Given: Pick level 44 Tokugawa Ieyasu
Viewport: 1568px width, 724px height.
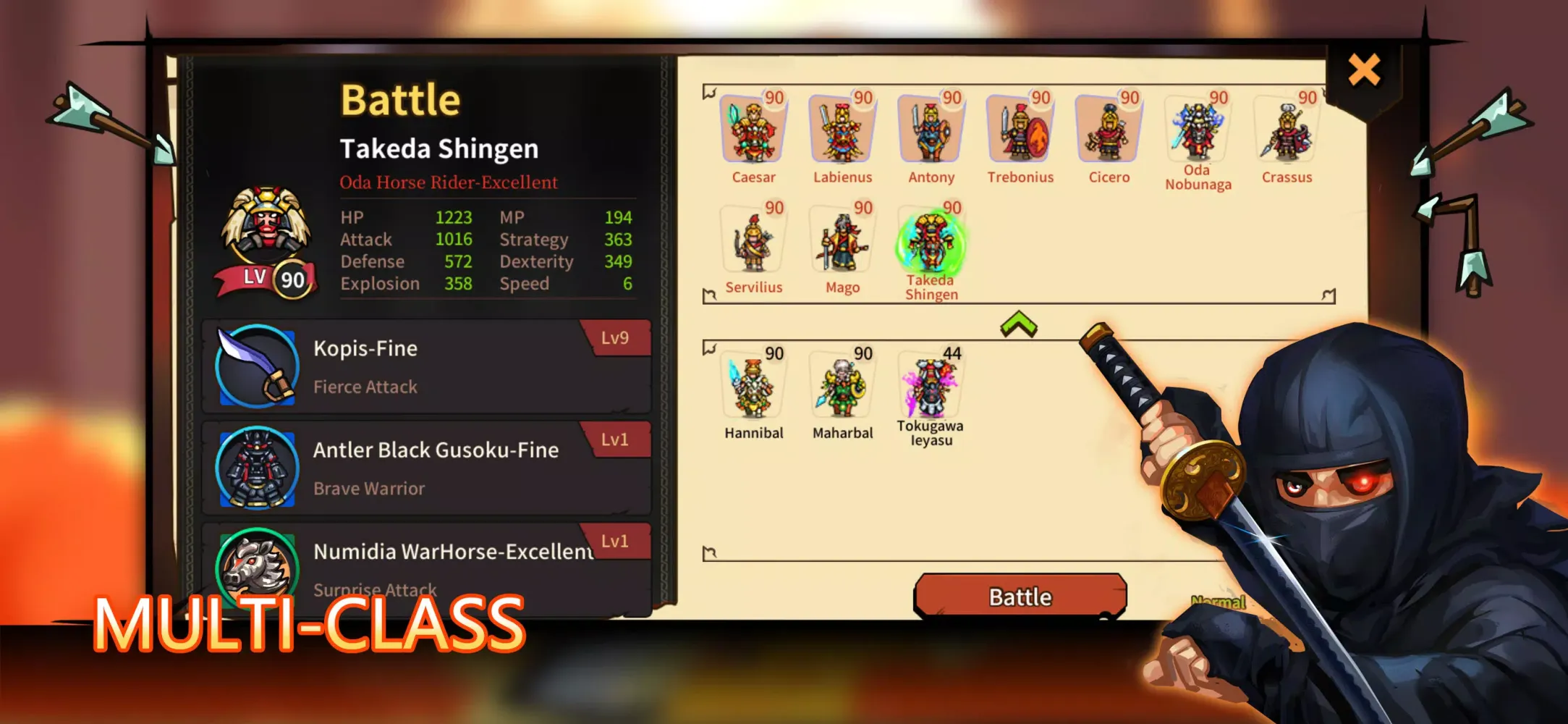Looking at the screenshot, I should [931, 386].
